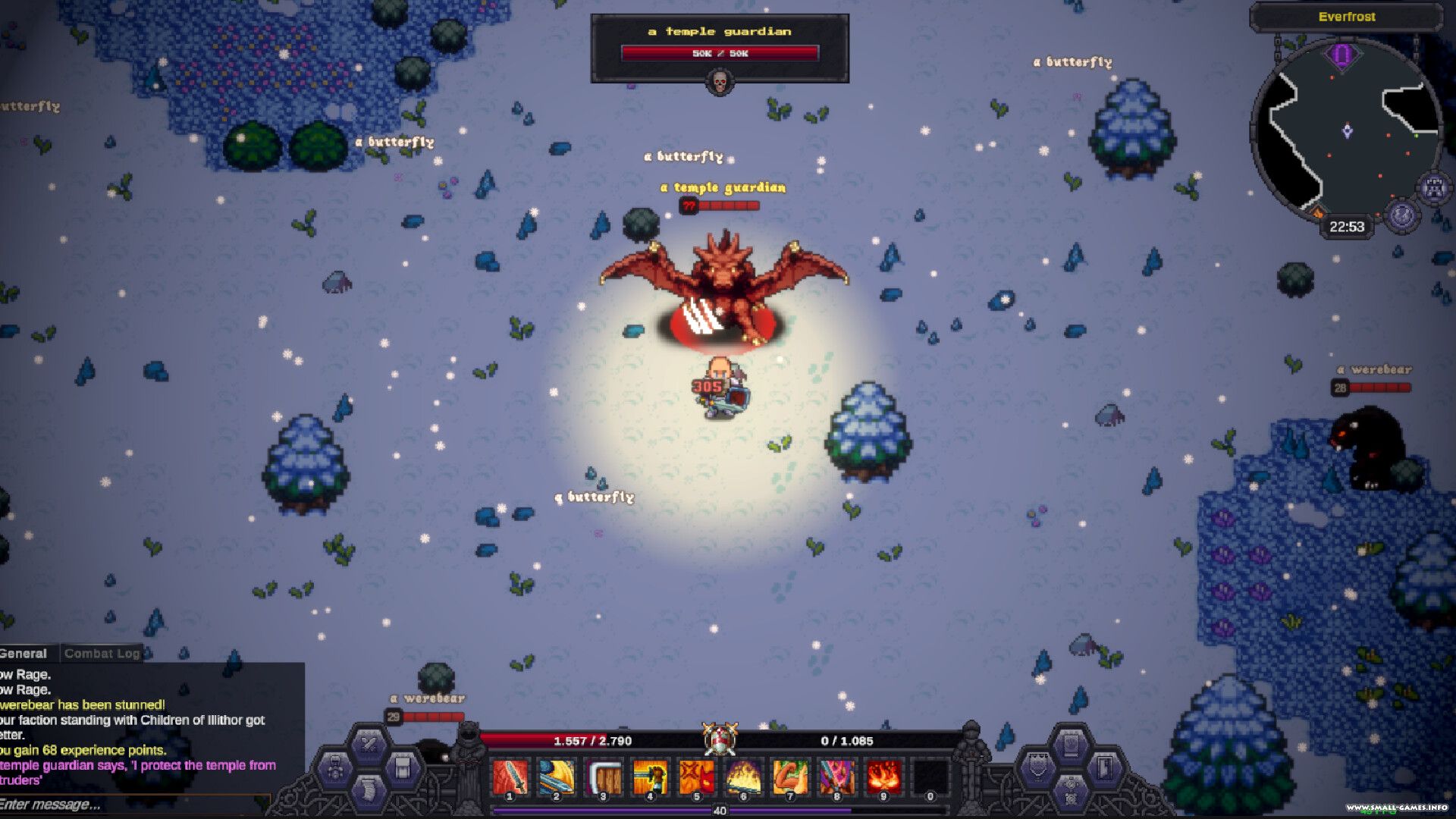Activate the fire burst skill in slot 9

tap(883, 776)
